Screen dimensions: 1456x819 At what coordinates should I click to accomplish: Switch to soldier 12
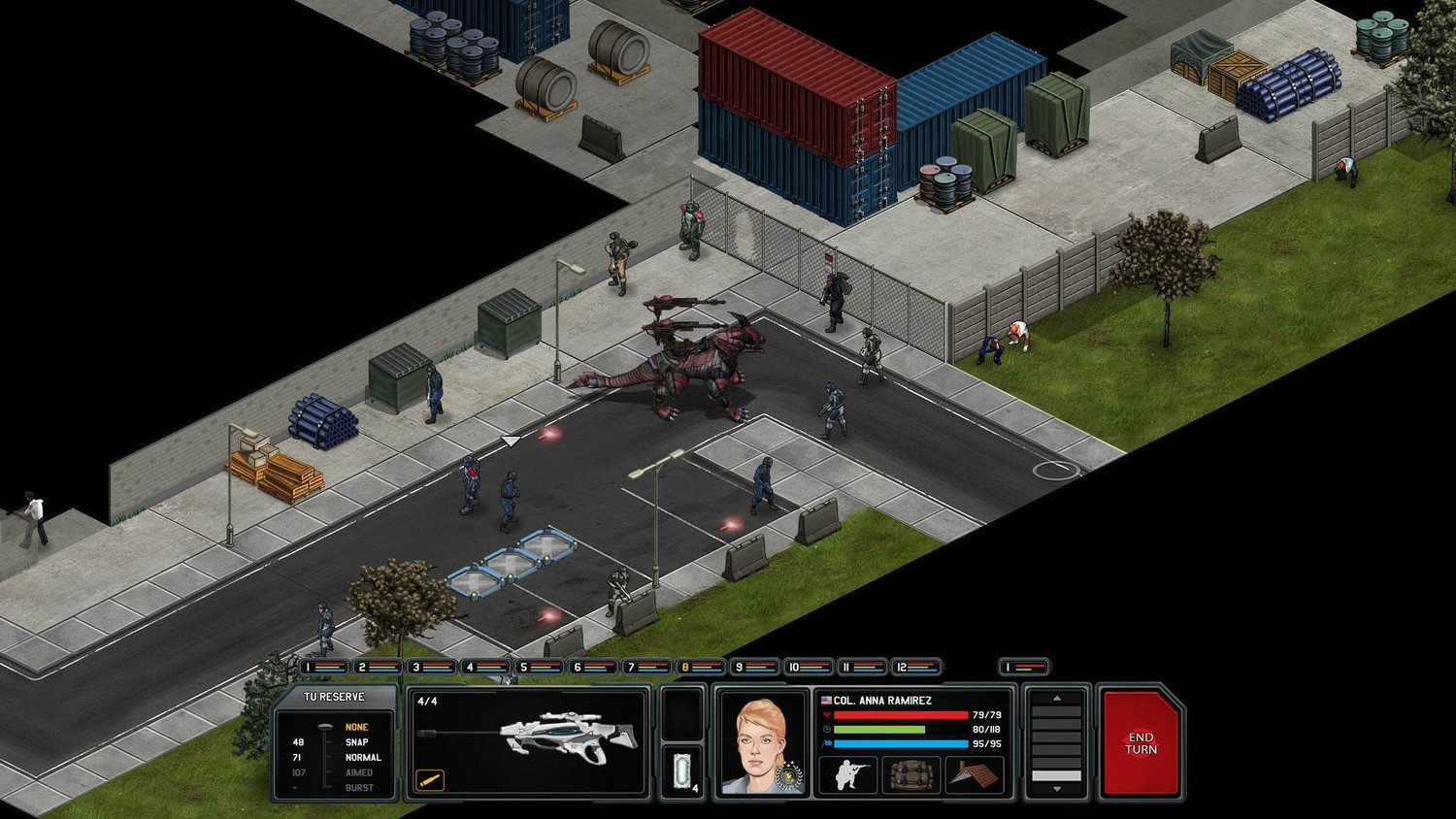[915, 668]
